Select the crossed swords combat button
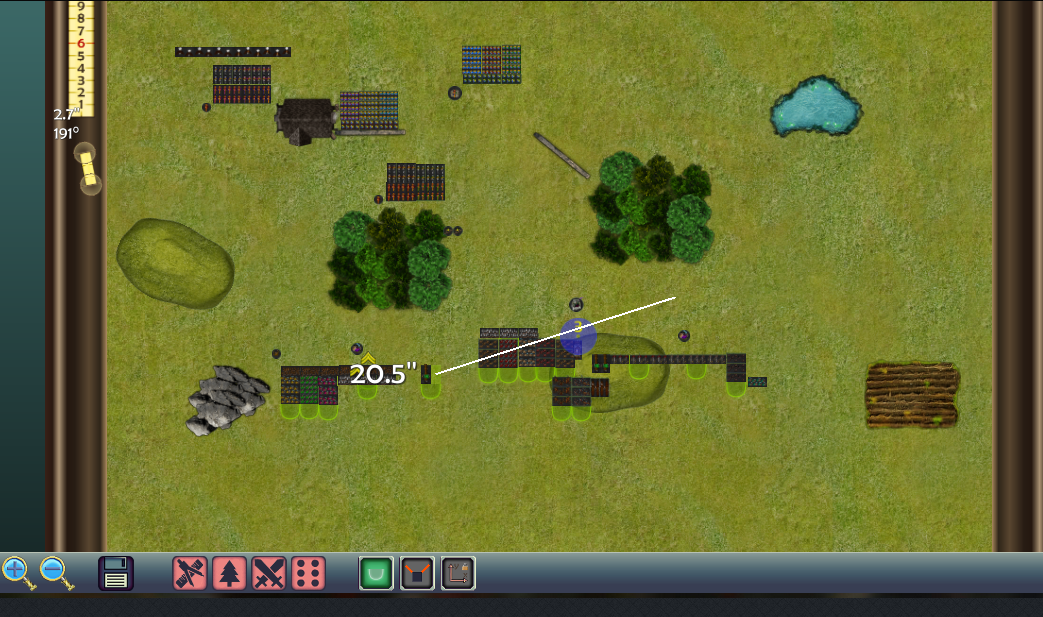This screenshot has width=1043, height=617. tap(269, 573)
